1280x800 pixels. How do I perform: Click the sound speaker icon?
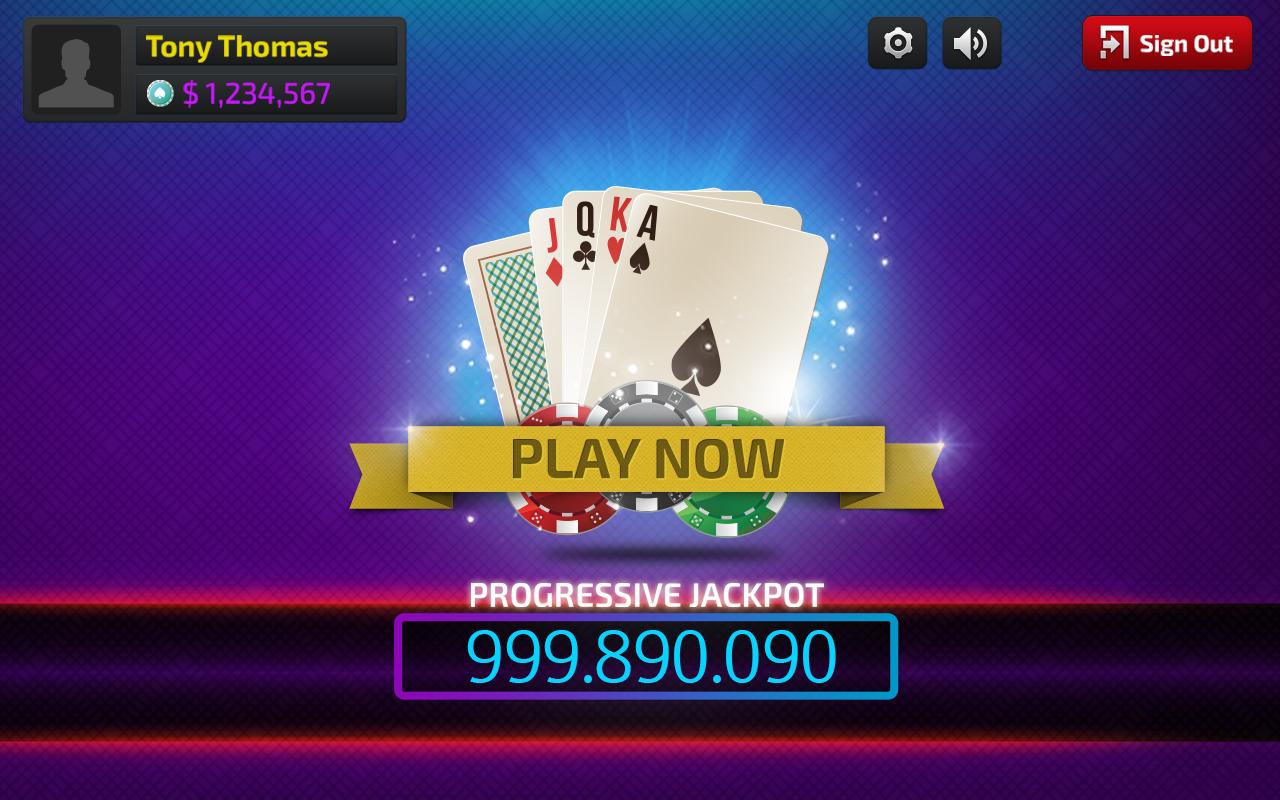click(971, 43)
